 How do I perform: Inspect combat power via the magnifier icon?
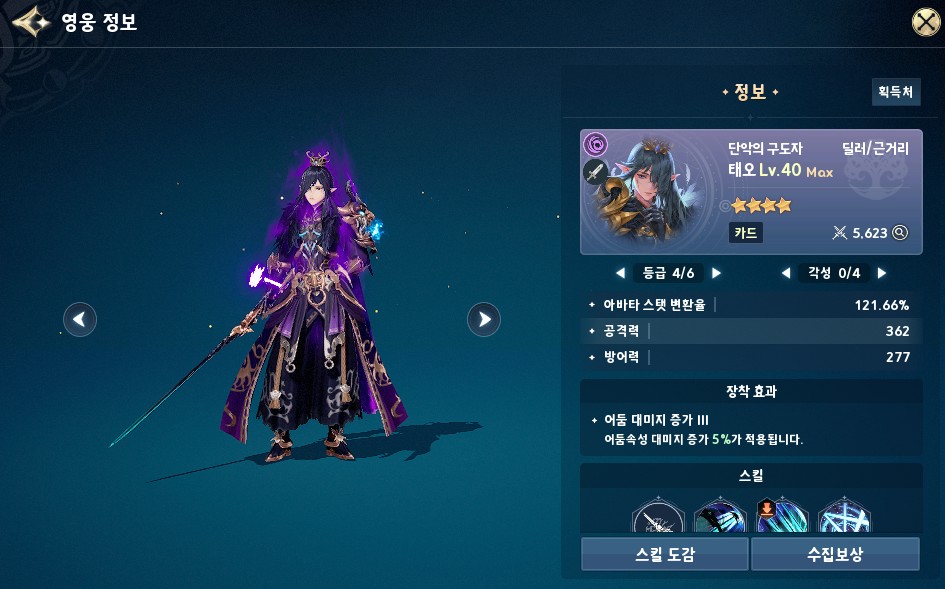[900, 233]
